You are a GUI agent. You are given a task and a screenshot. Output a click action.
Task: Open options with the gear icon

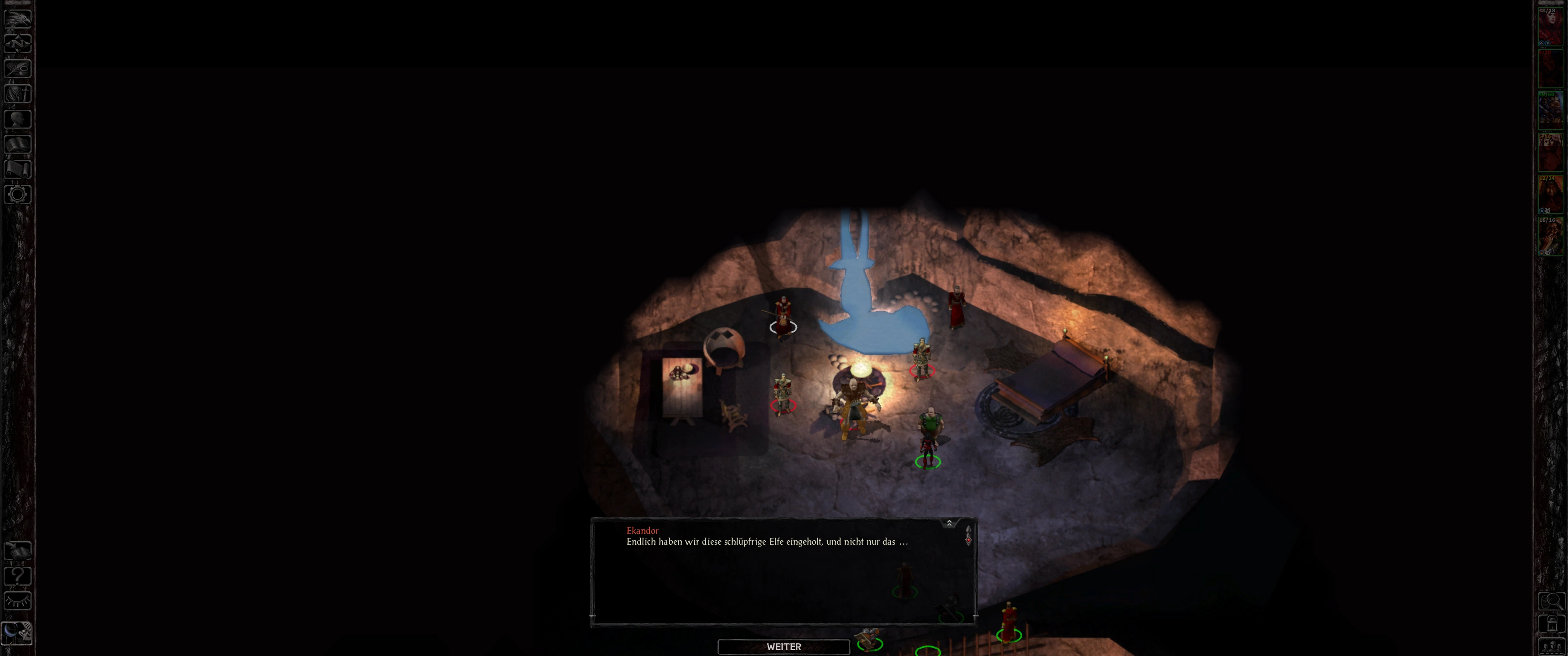[18, 194]
